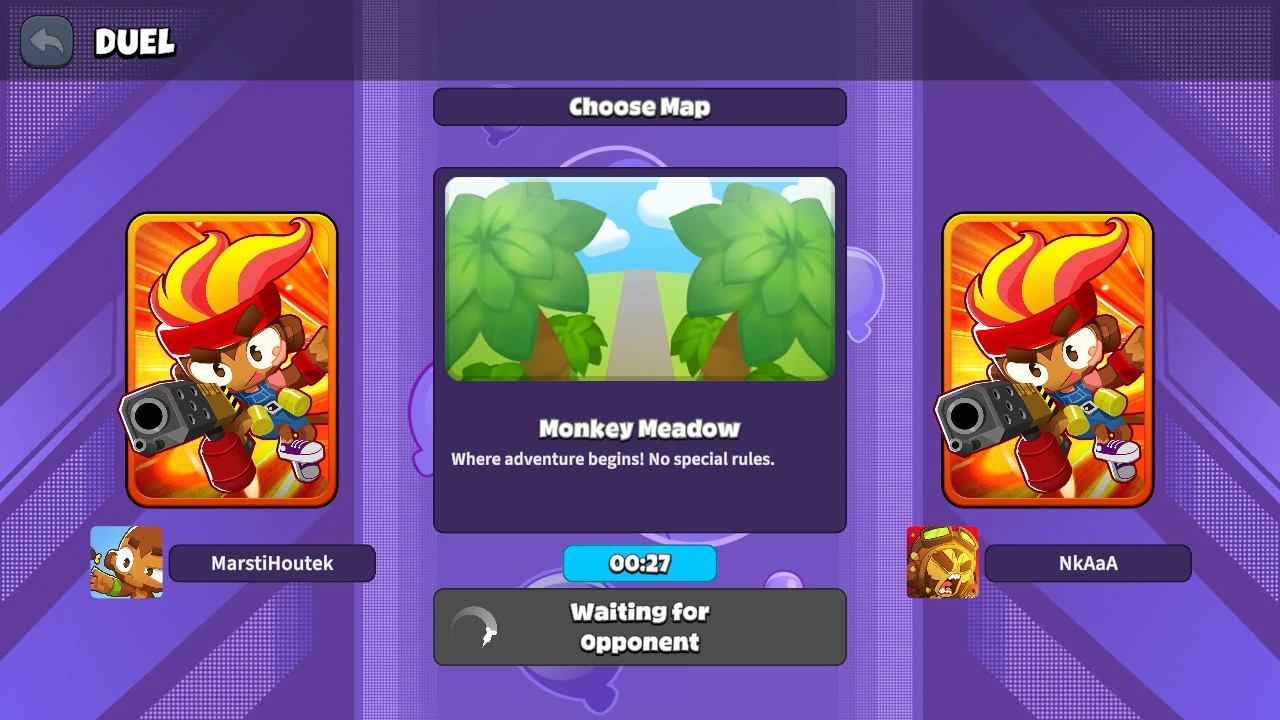Click NkAaA's tiki totem profile icon
The image size is (1280, 720).
click(942, 562)
